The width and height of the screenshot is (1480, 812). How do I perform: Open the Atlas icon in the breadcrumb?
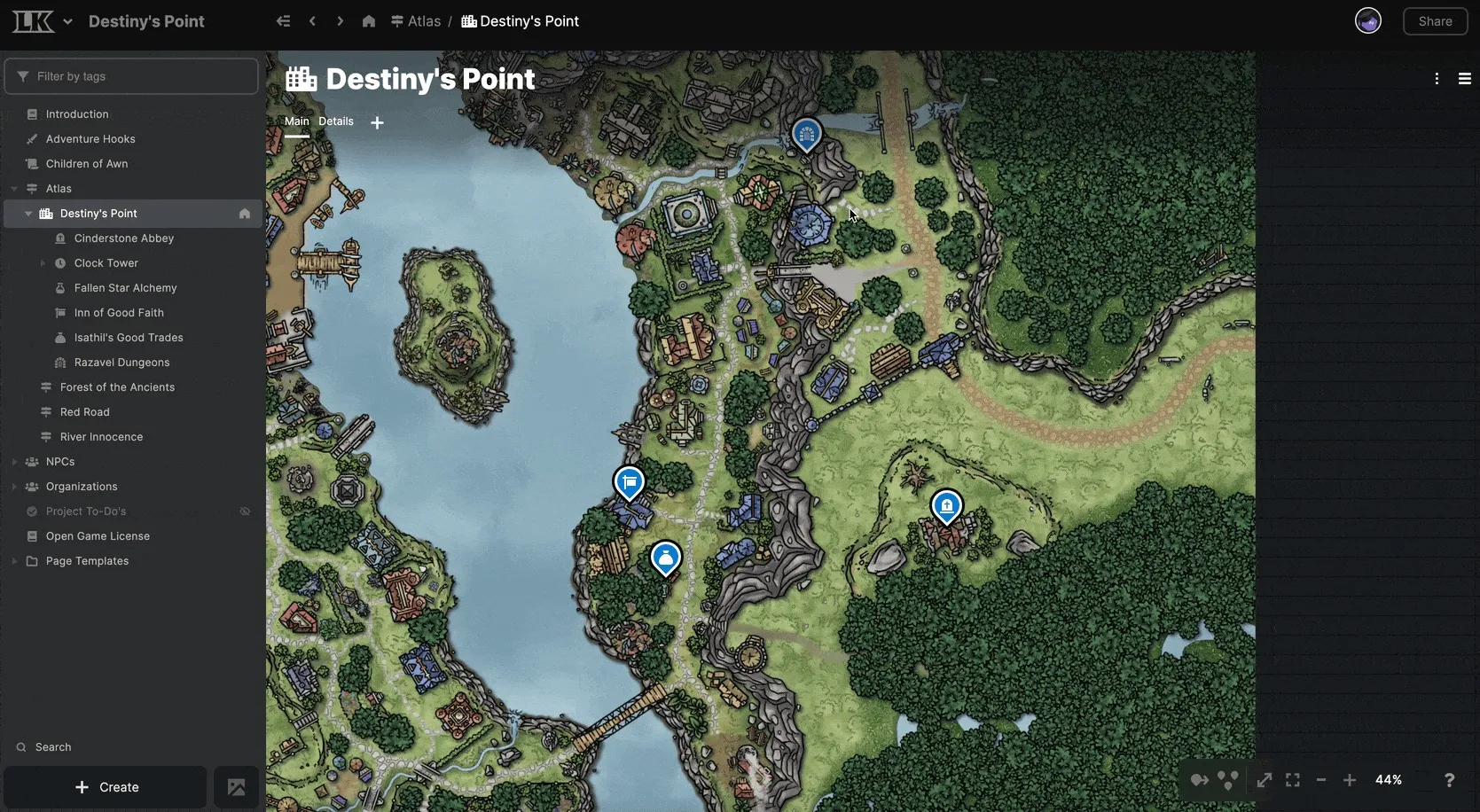coord(396,20)
